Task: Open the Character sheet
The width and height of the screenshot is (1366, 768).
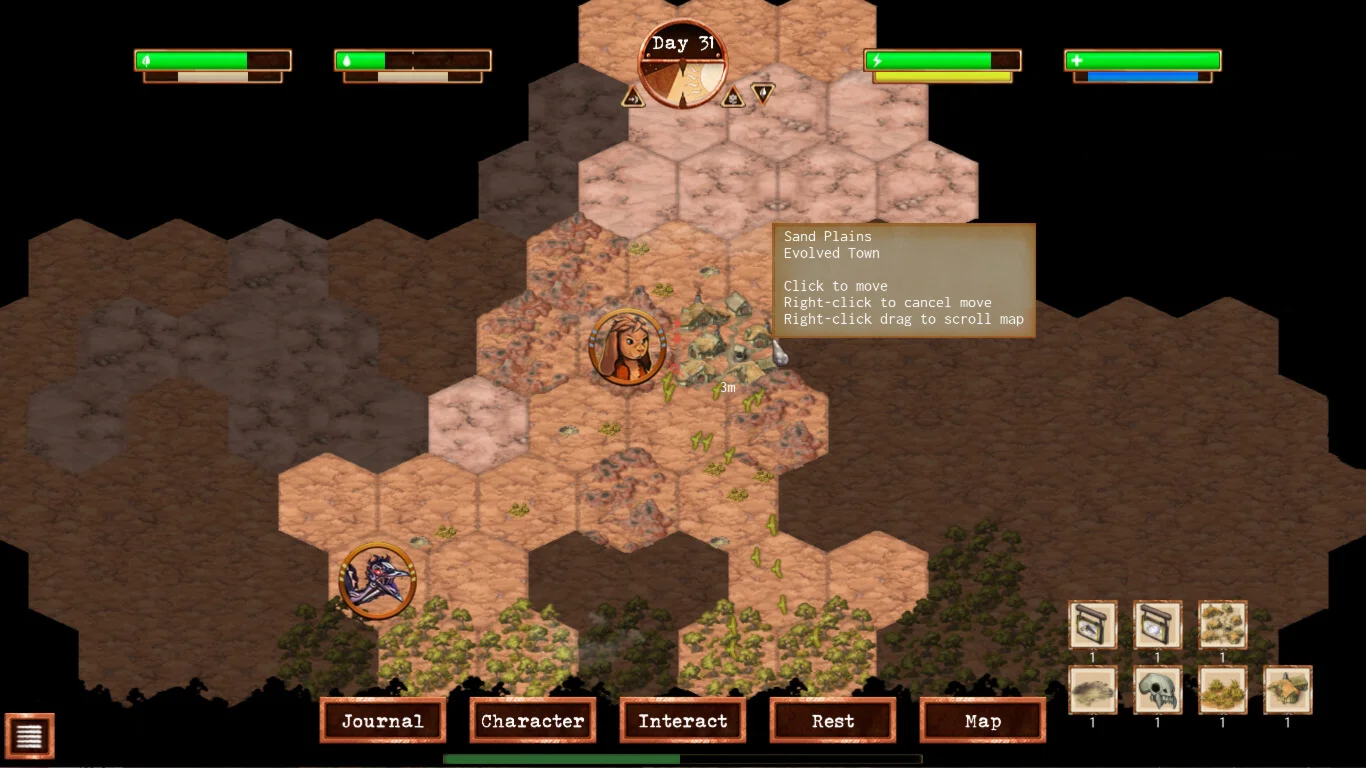Action: tap(533, 720)
